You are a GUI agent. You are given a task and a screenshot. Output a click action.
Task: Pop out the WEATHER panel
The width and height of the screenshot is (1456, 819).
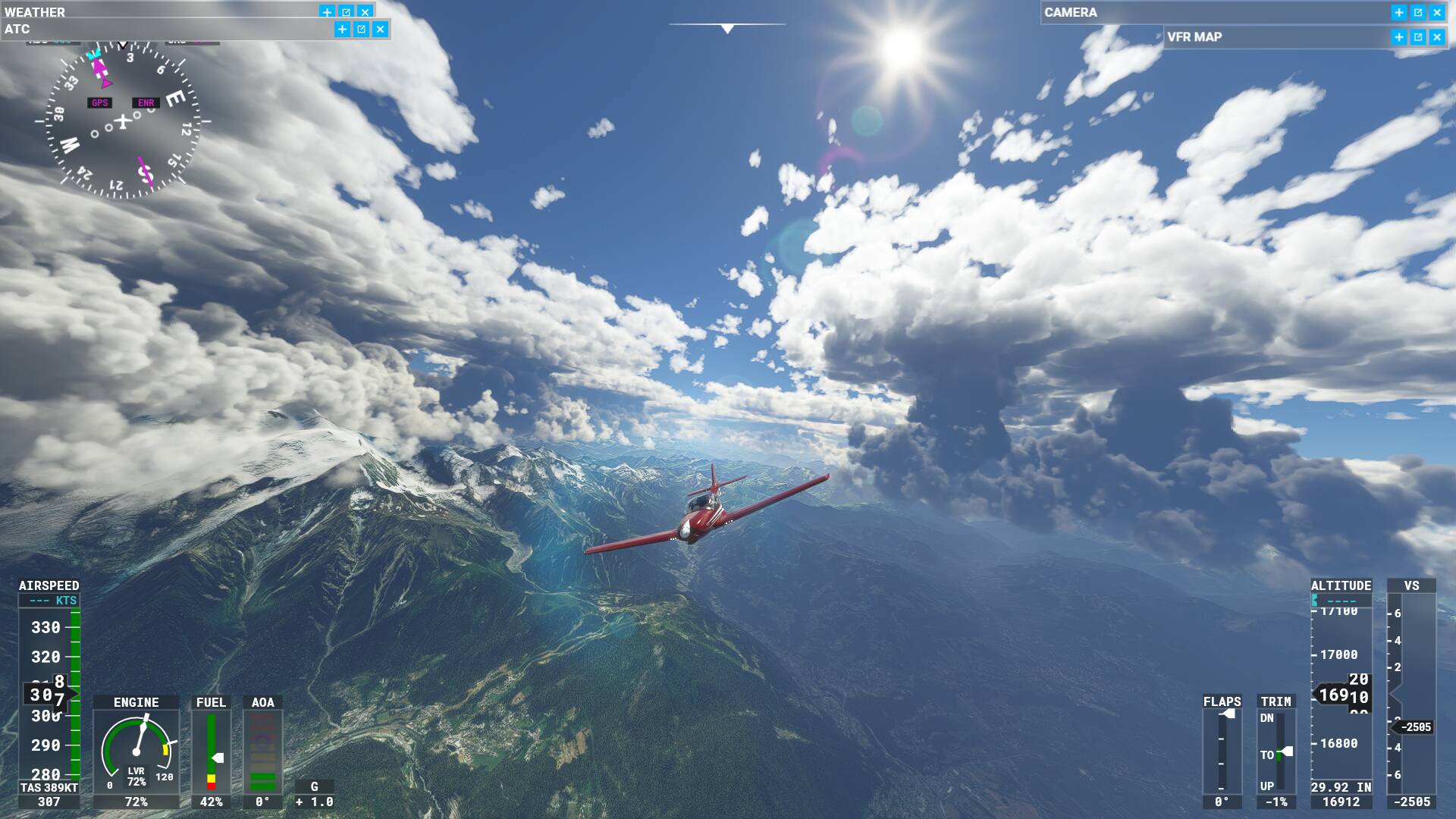(346, 11)
